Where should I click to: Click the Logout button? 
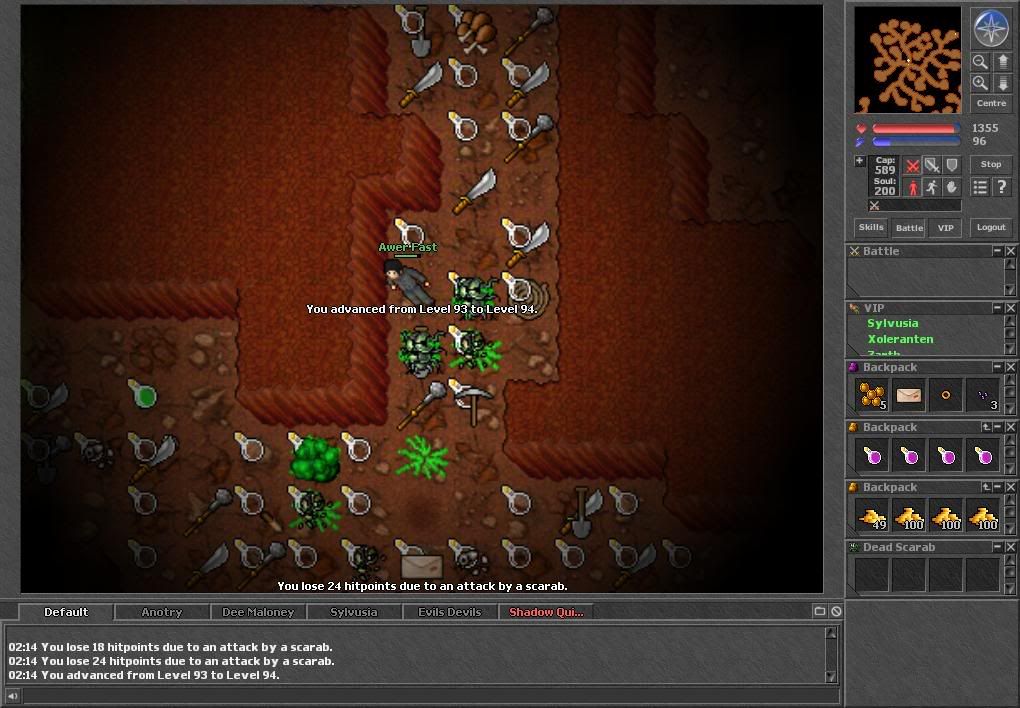pyautogui.click(x=991, y=228)
